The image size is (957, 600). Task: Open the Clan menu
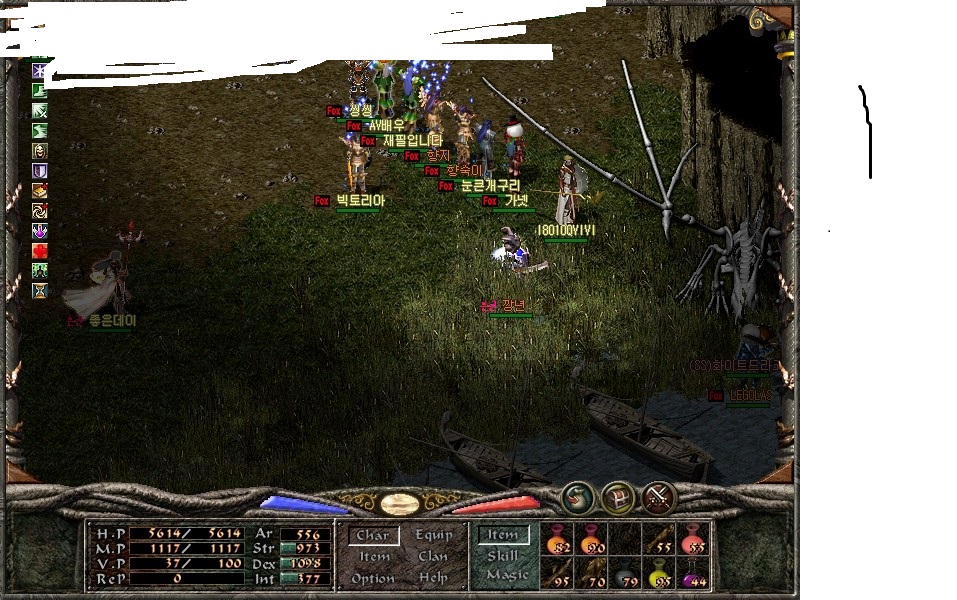[433, 556]
